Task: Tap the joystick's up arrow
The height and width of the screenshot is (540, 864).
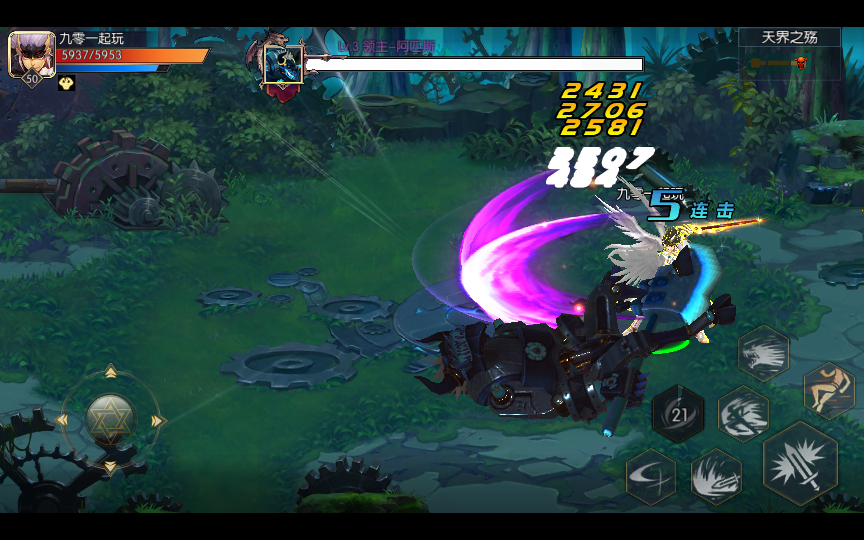Action: (110, 372)
